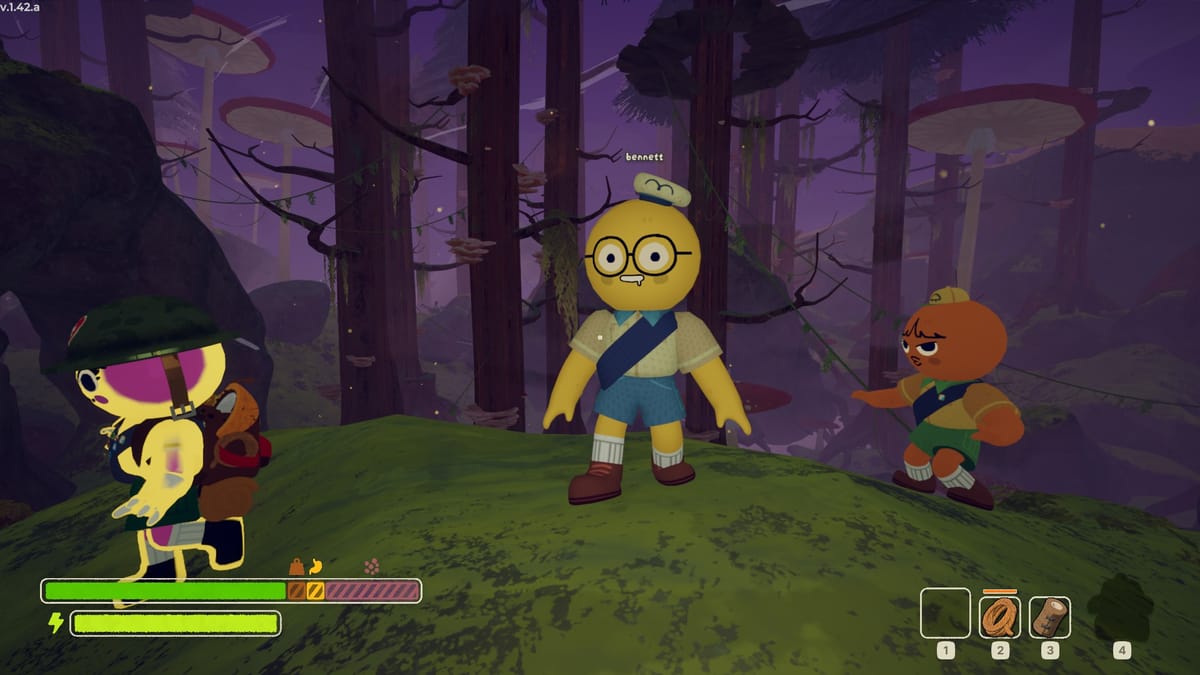Select the bandages hotbar slot
1200x675 pixels.
(x=1049, y=617)
